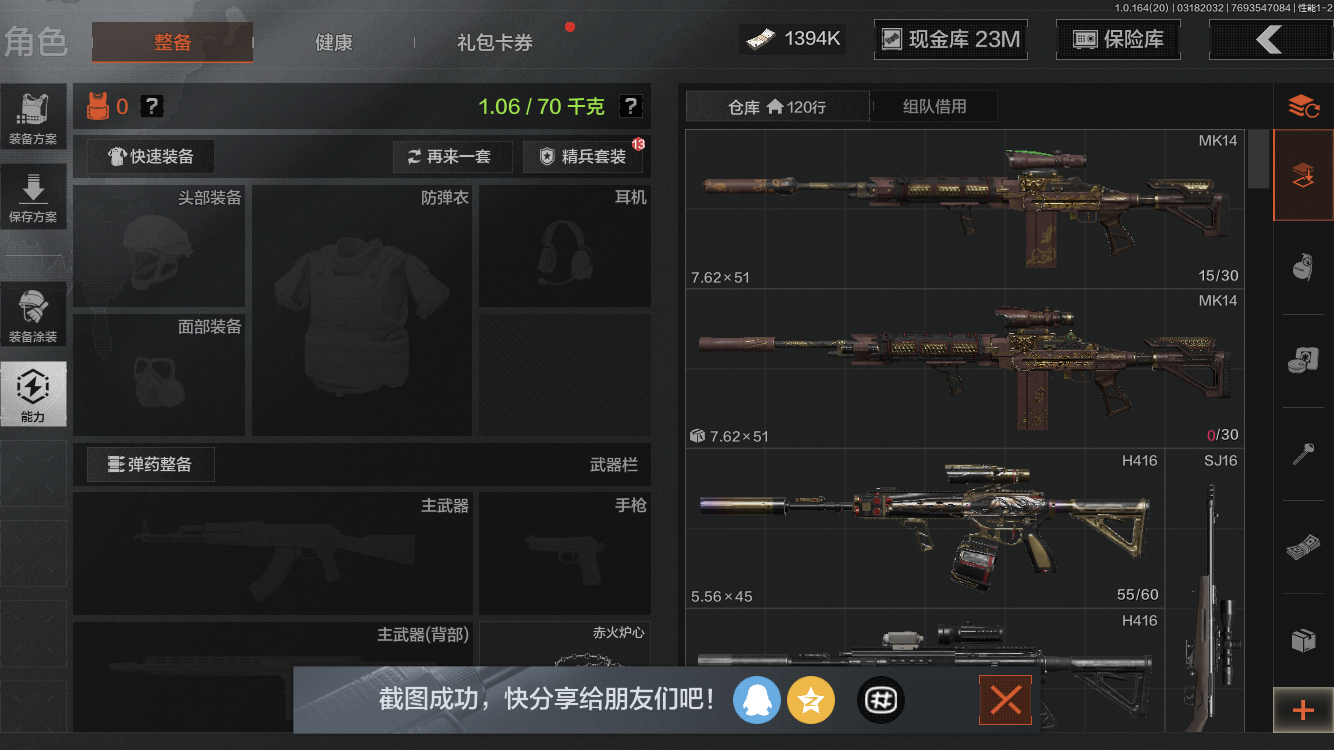Open the 精兵套装 elite set menu

coord(583,156)
